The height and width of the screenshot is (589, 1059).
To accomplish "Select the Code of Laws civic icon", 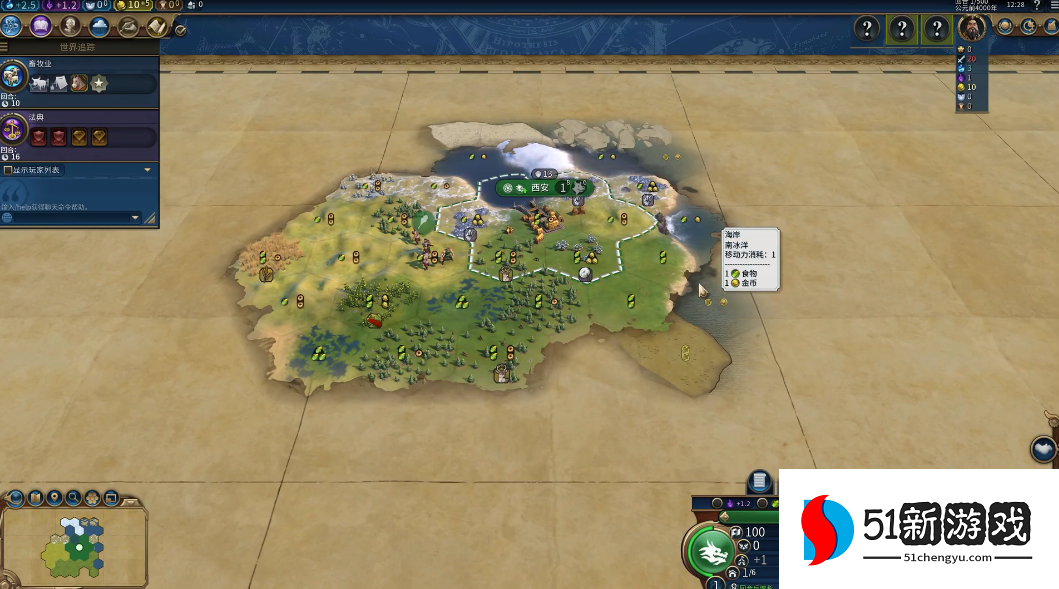I will click(x=14, y=130).
